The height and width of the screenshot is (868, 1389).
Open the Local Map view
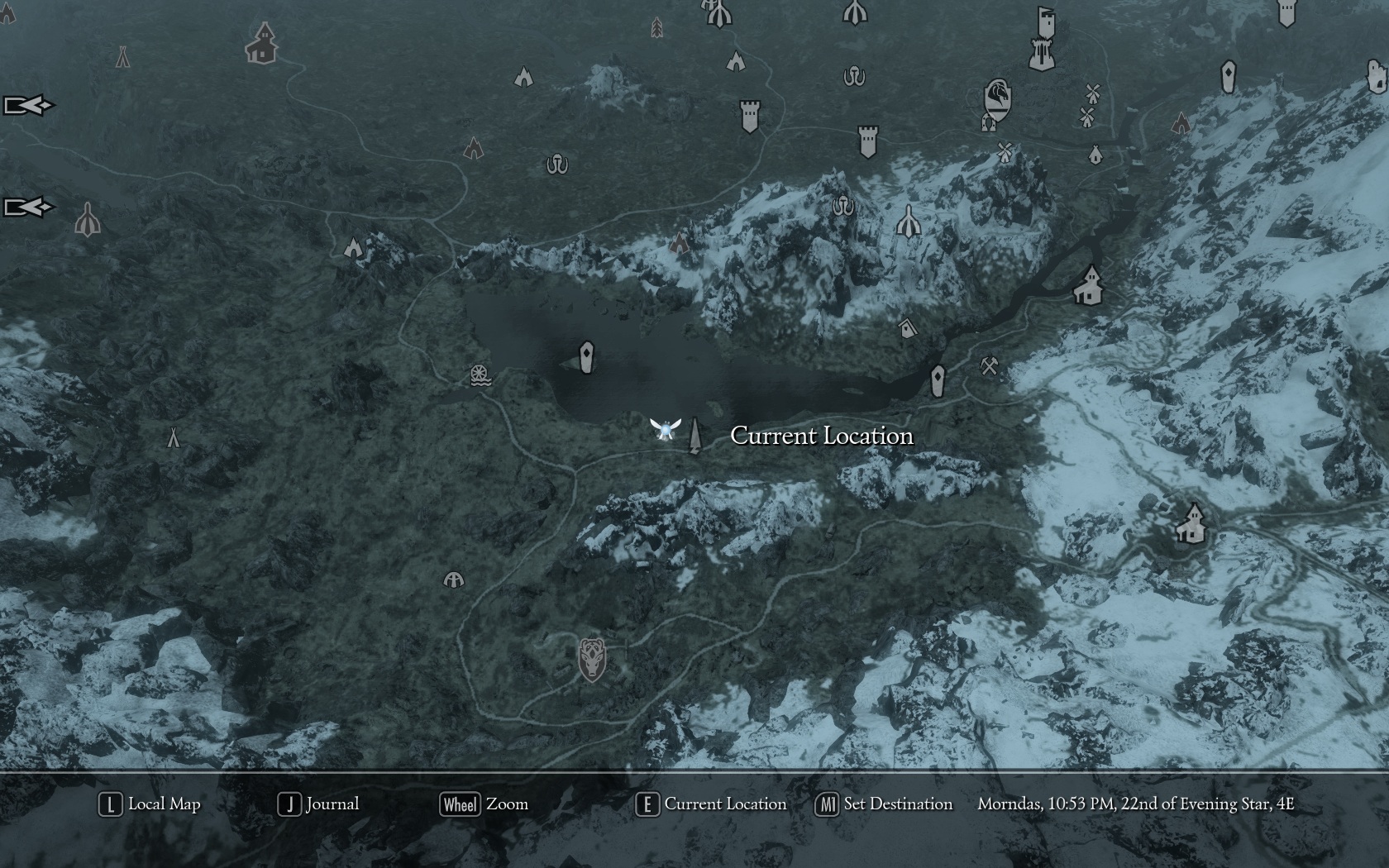(x=150, y=804)
